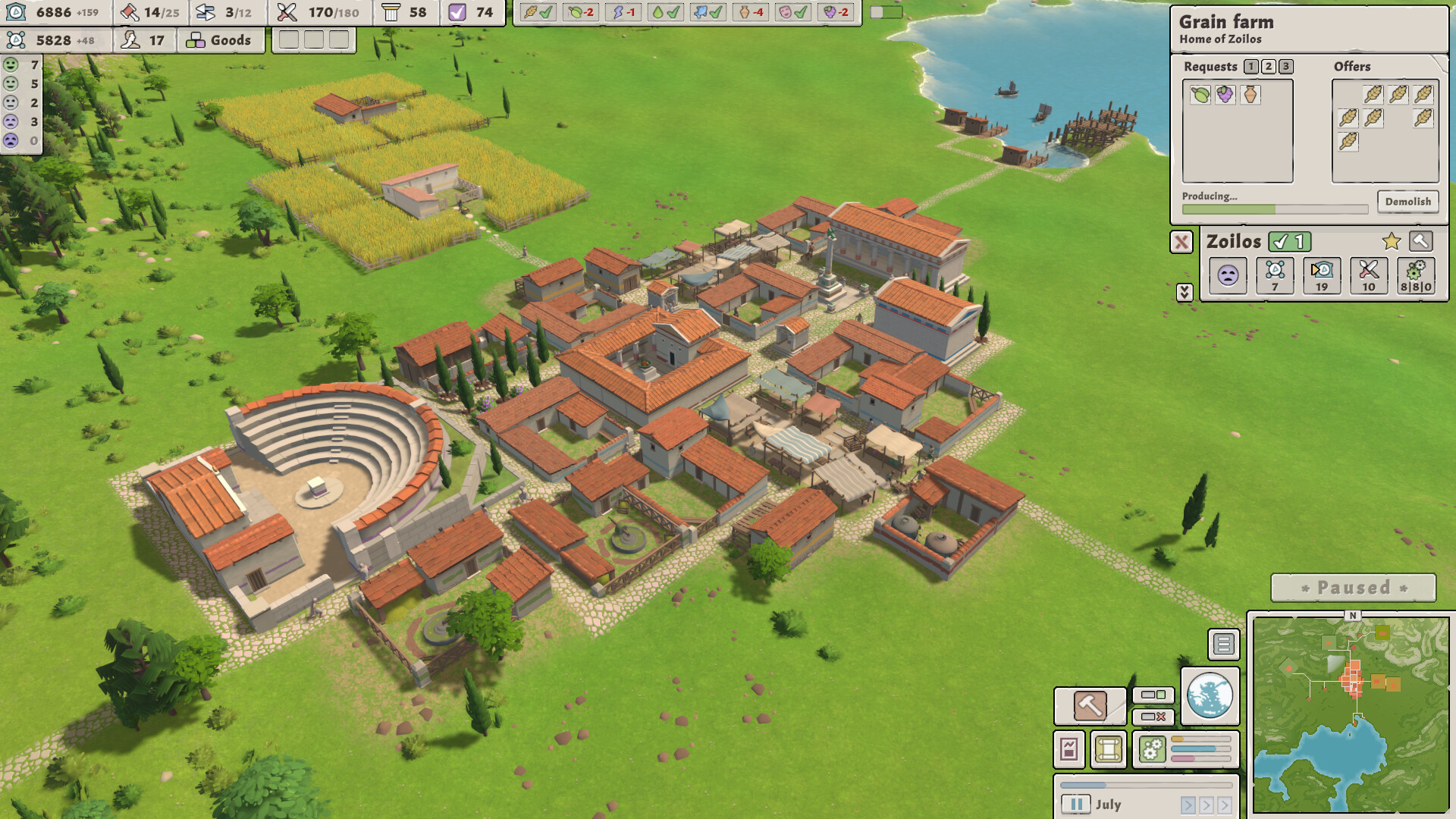1456x819 pixels.
Task: Select Requests priority tab 3
Action: point(1286,67)
